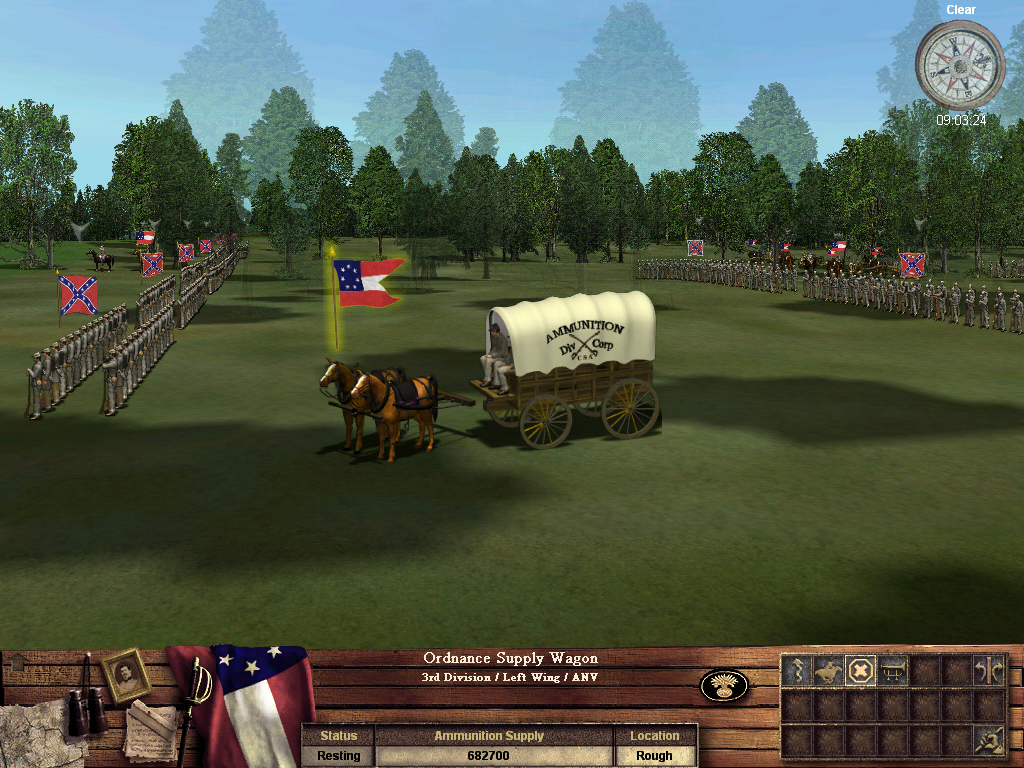The height and width of the screenshot is (768, 1024).
Task: Select the highlighted ammunition wagon flag marker
Action: pyautogui.click(x=367, y=282)
